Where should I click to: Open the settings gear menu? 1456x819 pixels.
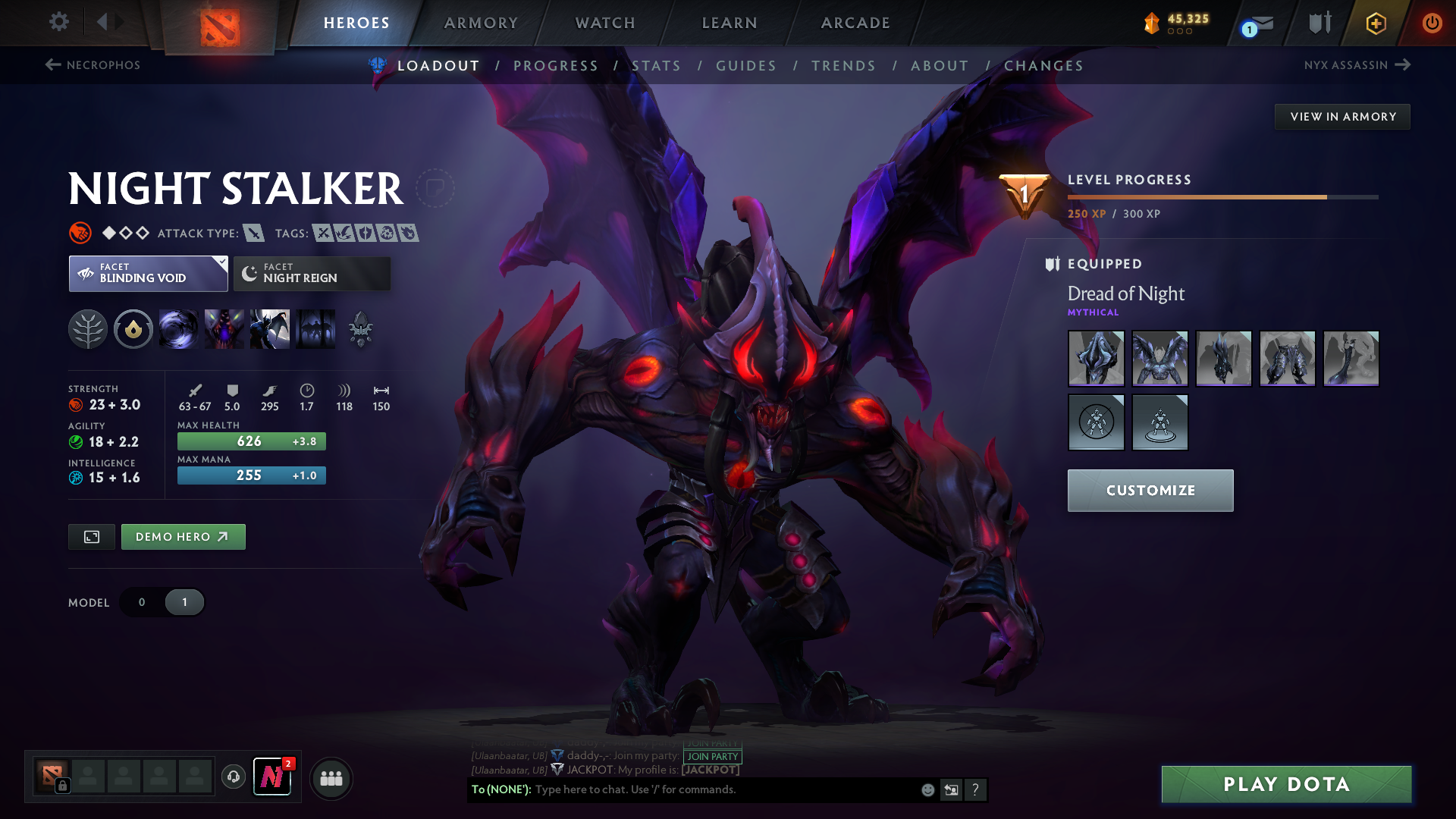tap(58, 23)
